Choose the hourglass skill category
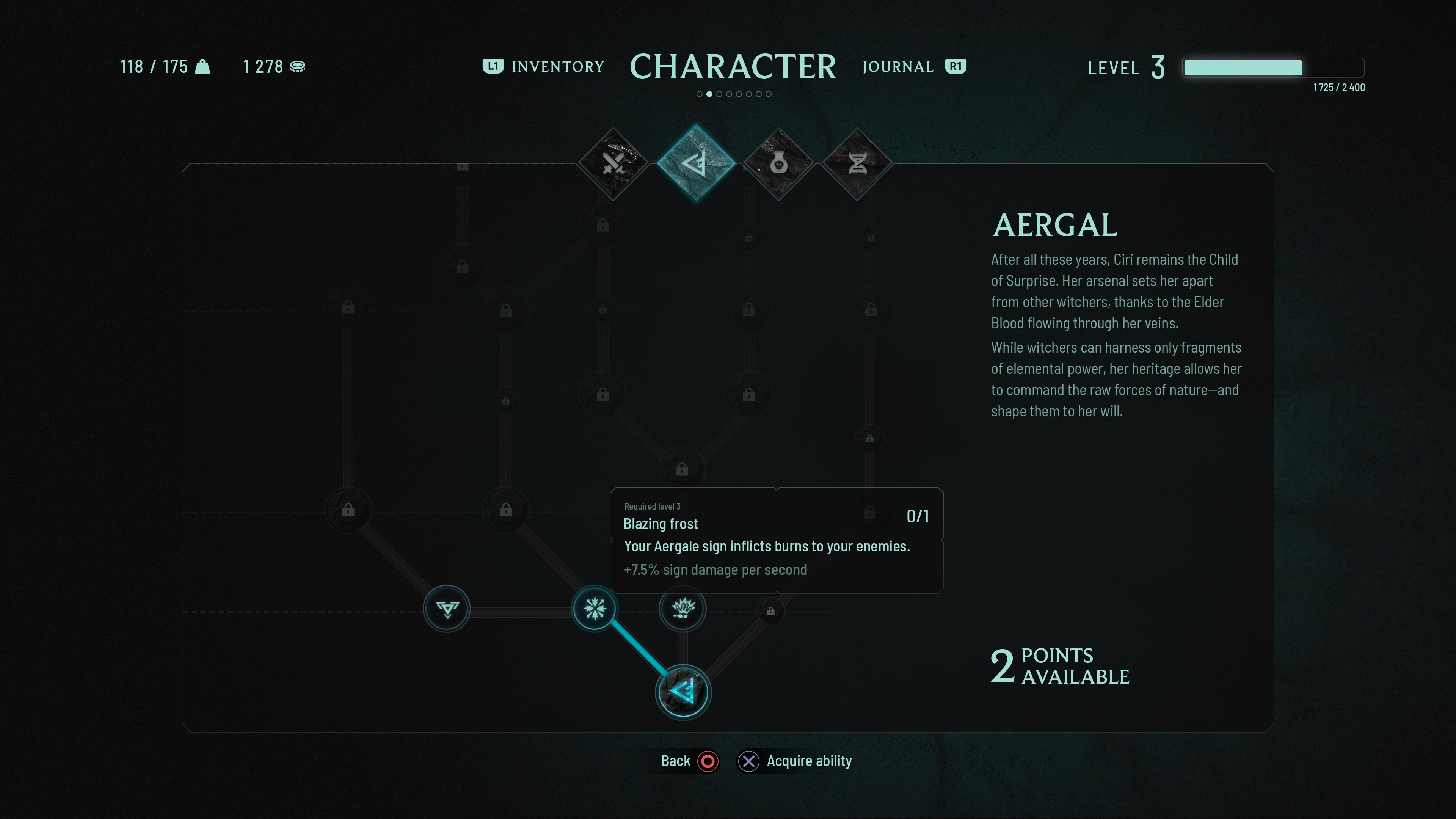1456x819 pixels. pos(857,164)
